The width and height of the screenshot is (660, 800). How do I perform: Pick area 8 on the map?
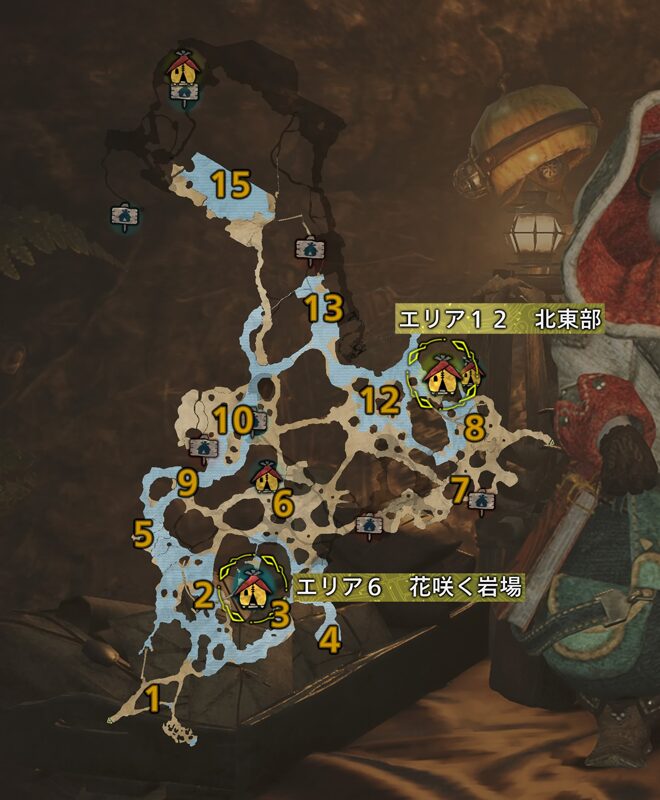click(x=473, y=429)
